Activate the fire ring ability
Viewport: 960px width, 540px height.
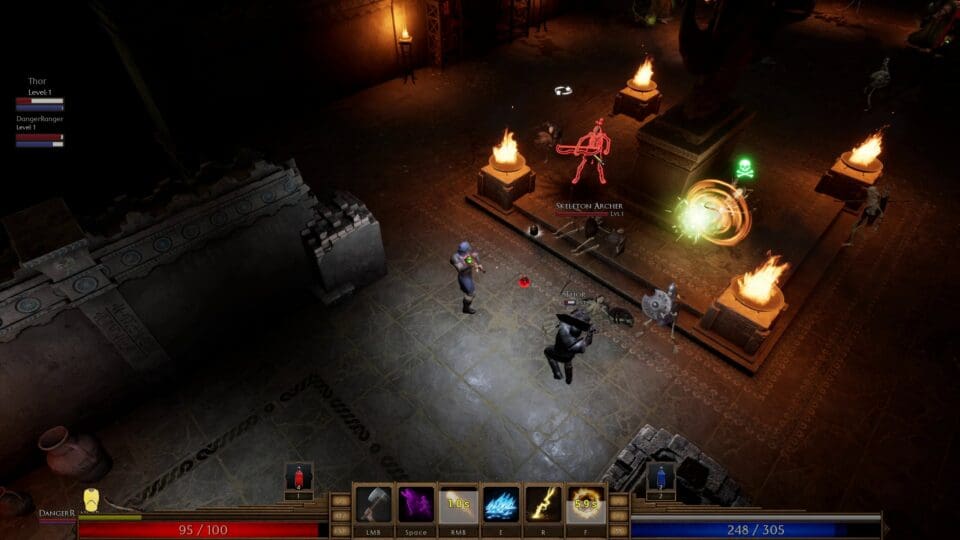tap(586, 504)
